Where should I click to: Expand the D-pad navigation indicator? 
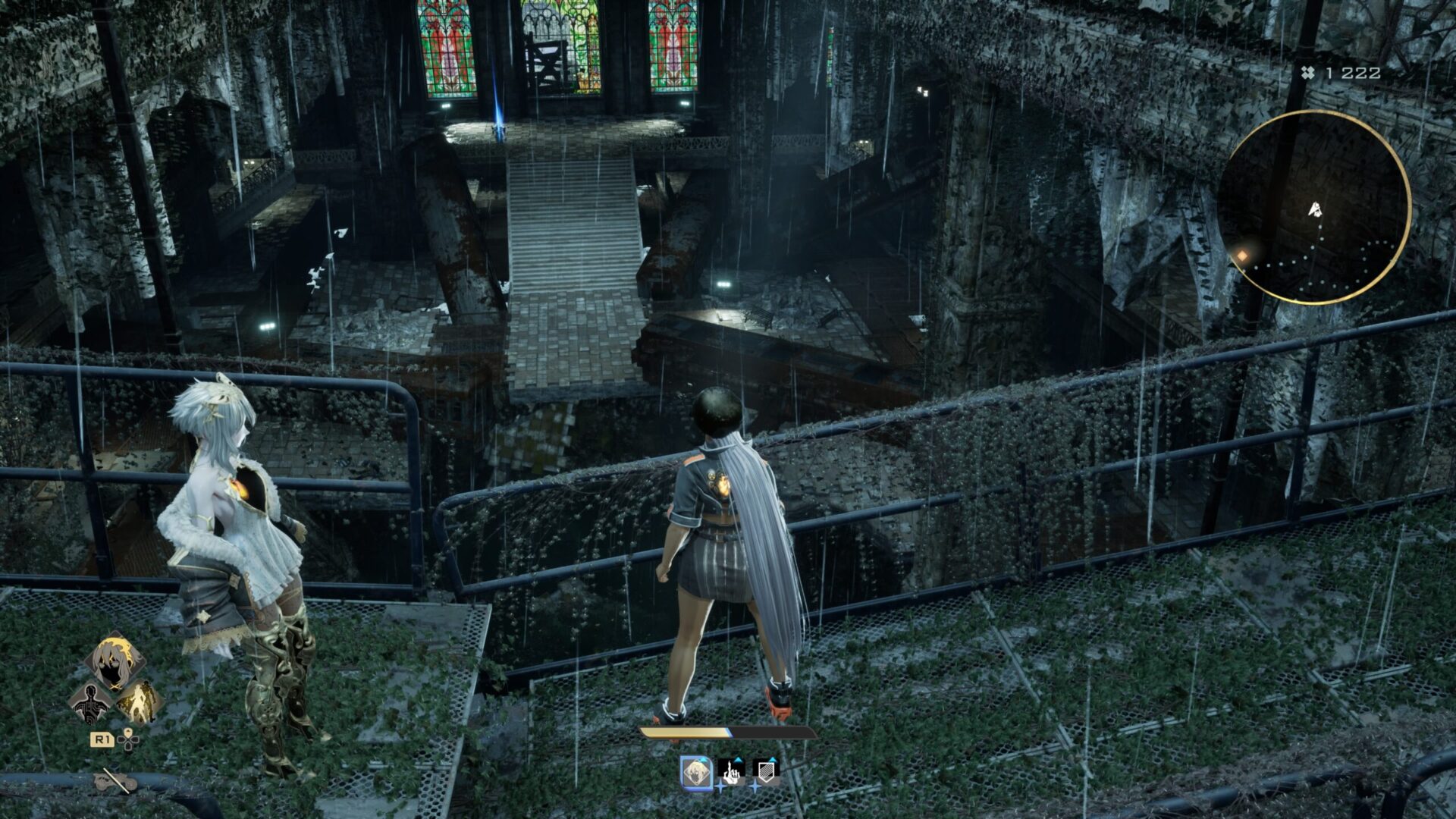coord(128,740)
